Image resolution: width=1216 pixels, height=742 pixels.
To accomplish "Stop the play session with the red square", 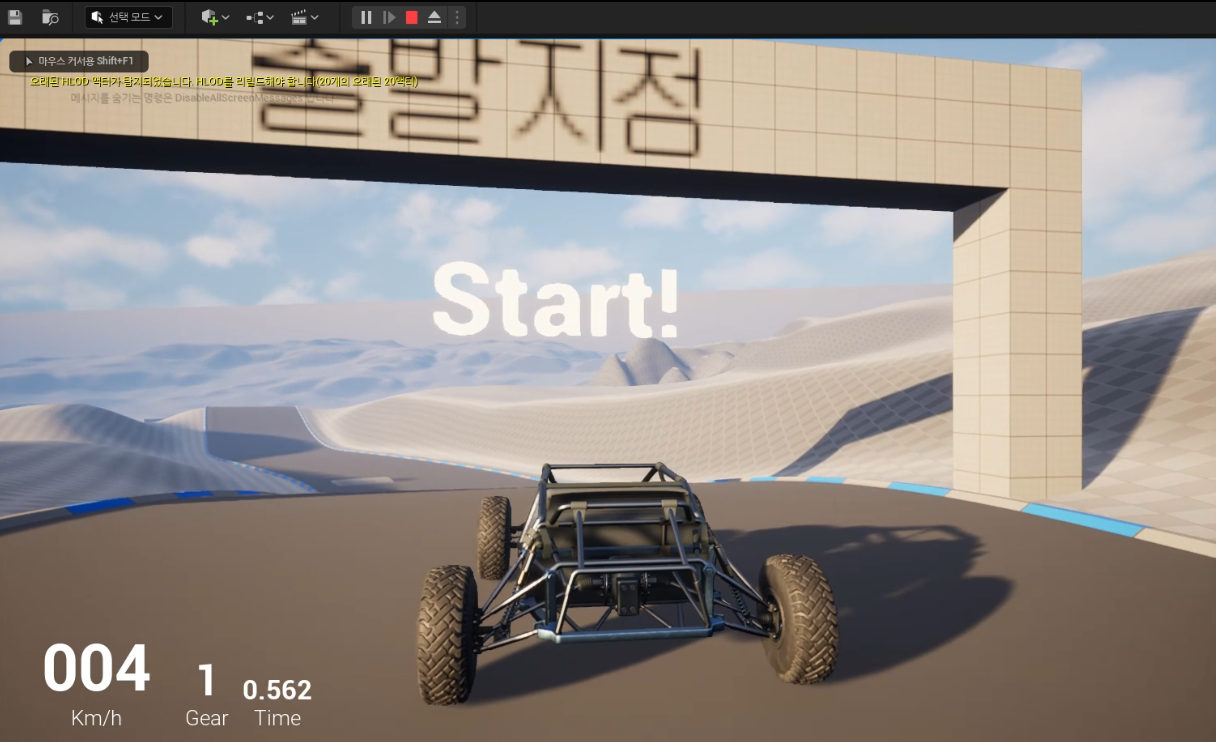I will pos(412,17).
